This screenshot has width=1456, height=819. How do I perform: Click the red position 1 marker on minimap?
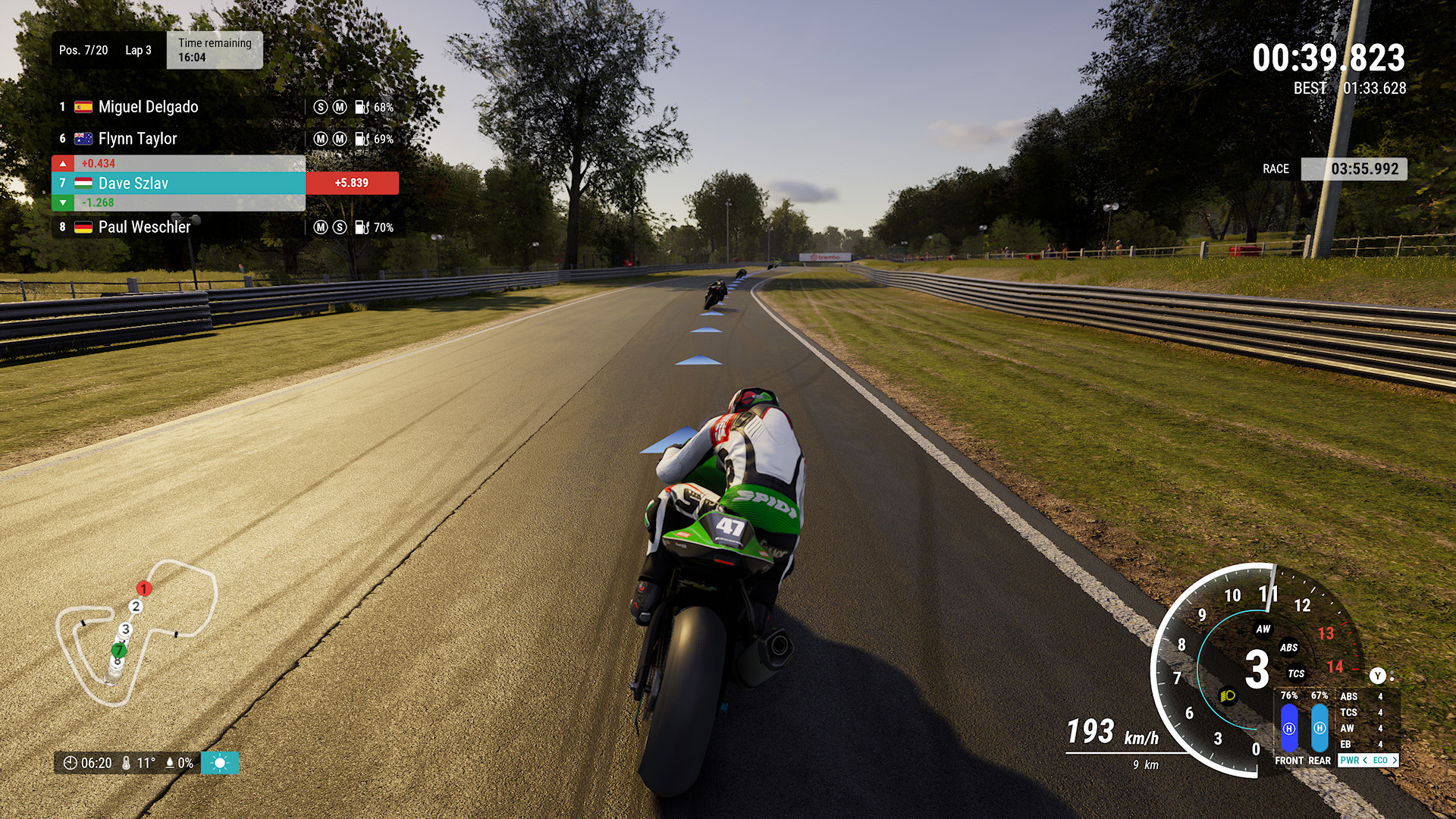pyautogui.click(x=143, y=588)
